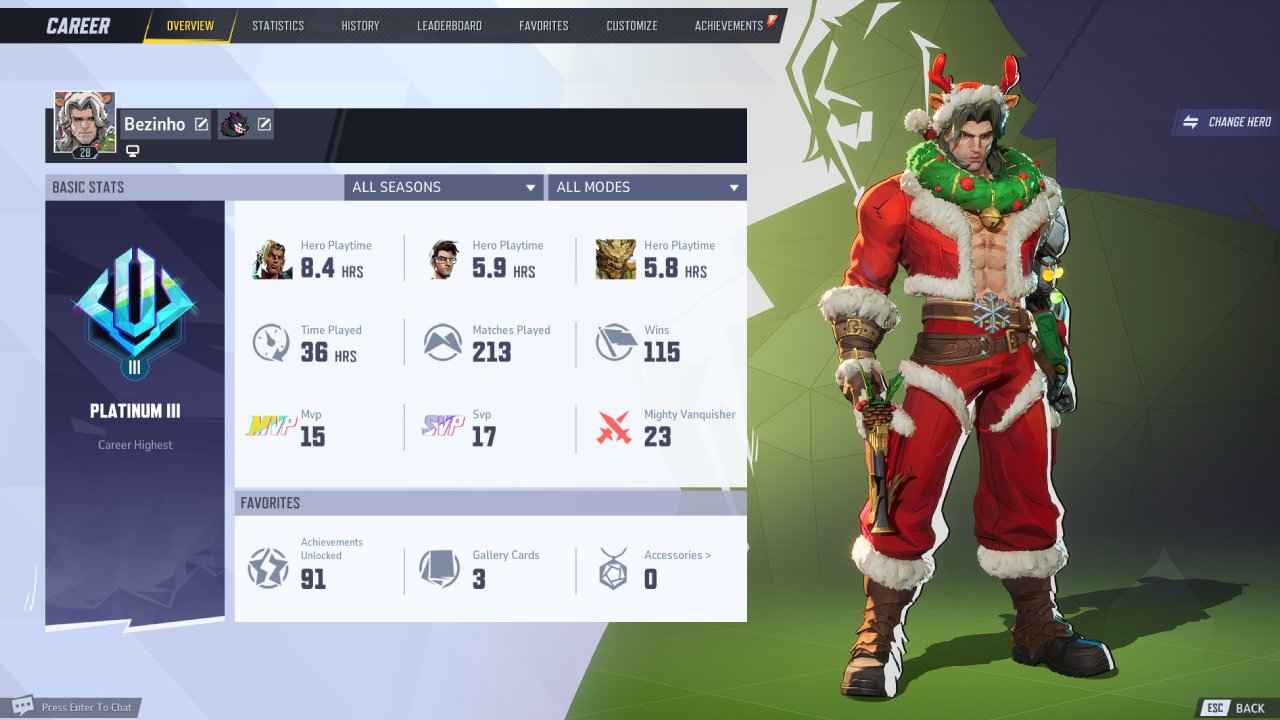Click the Wins stat icon
Image resolution: width=1280 pixels, height=720 pixels.
pos(616,343)
